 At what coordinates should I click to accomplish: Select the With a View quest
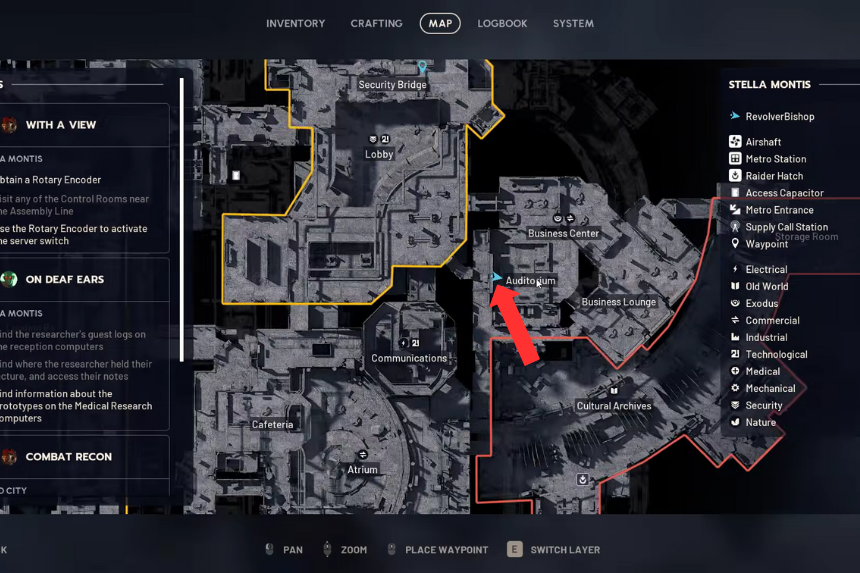pyautogui.click(x=61, y=125)
